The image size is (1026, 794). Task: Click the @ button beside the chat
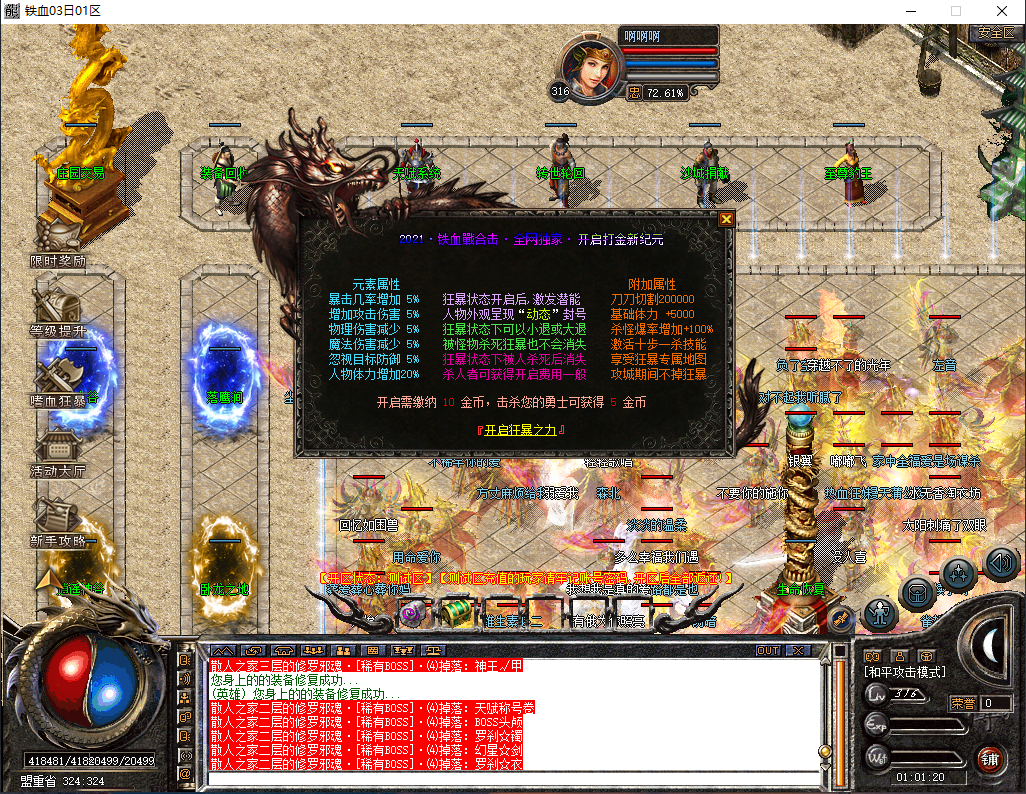click(185, 773)
